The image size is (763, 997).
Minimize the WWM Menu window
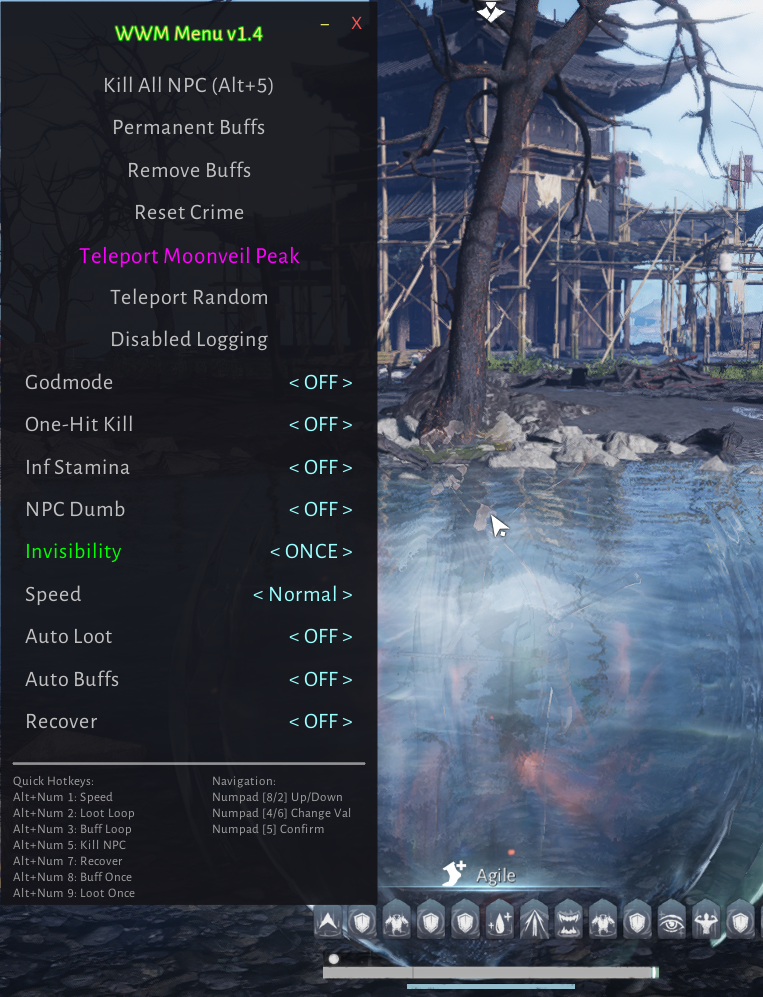point(324,24)
